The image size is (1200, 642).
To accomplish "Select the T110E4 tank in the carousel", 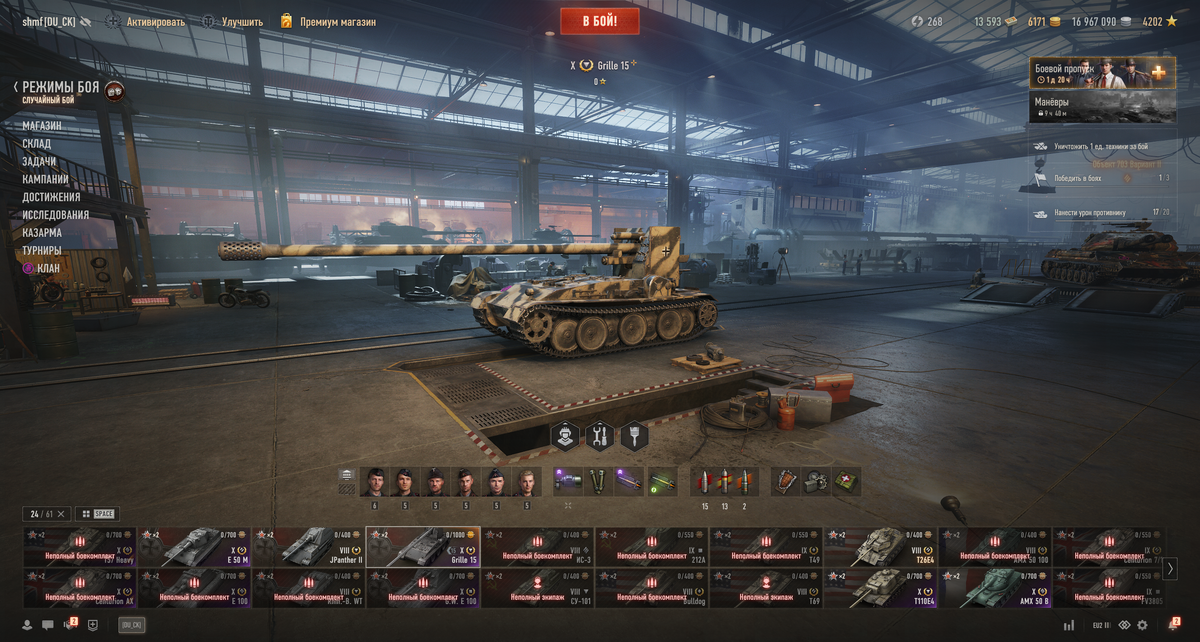I will coord(880,588).
